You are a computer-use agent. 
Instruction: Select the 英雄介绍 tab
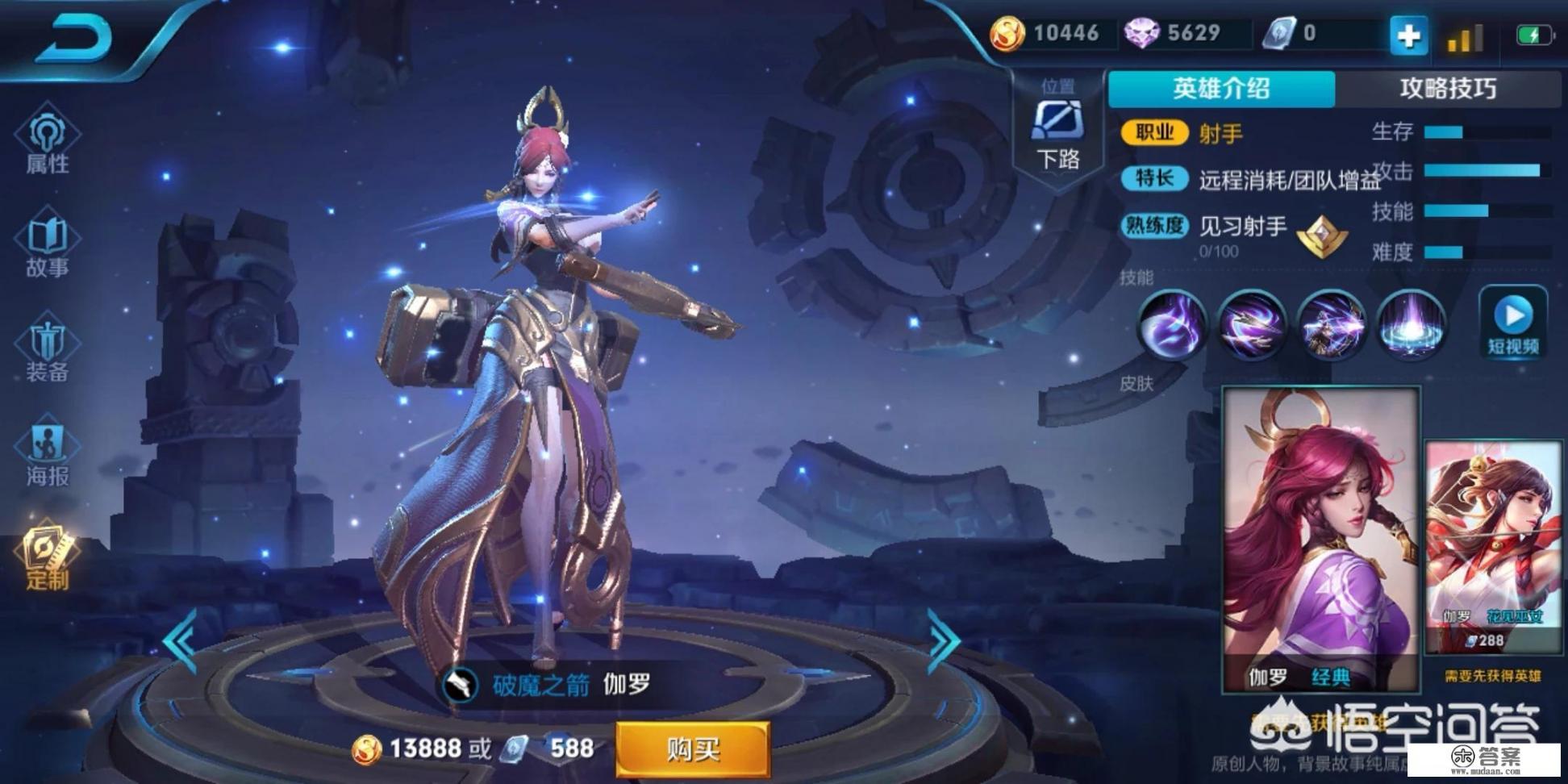(x=1221, y=89)
